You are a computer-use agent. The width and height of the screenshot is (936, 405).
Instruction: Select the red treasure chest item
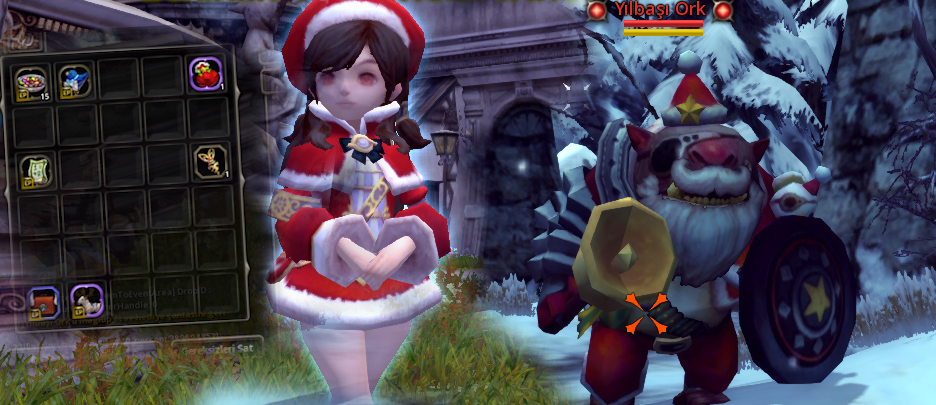pos(43,300)
